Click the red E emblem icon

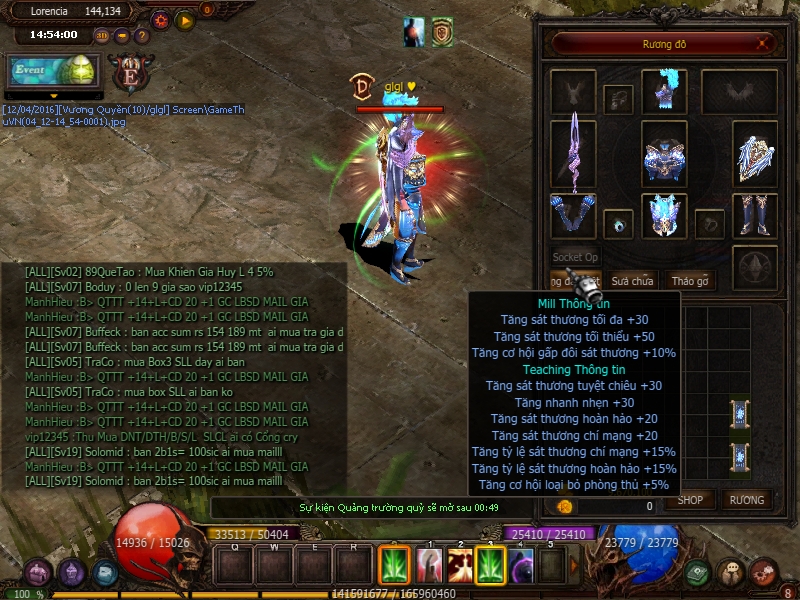[x=129, y=74]
